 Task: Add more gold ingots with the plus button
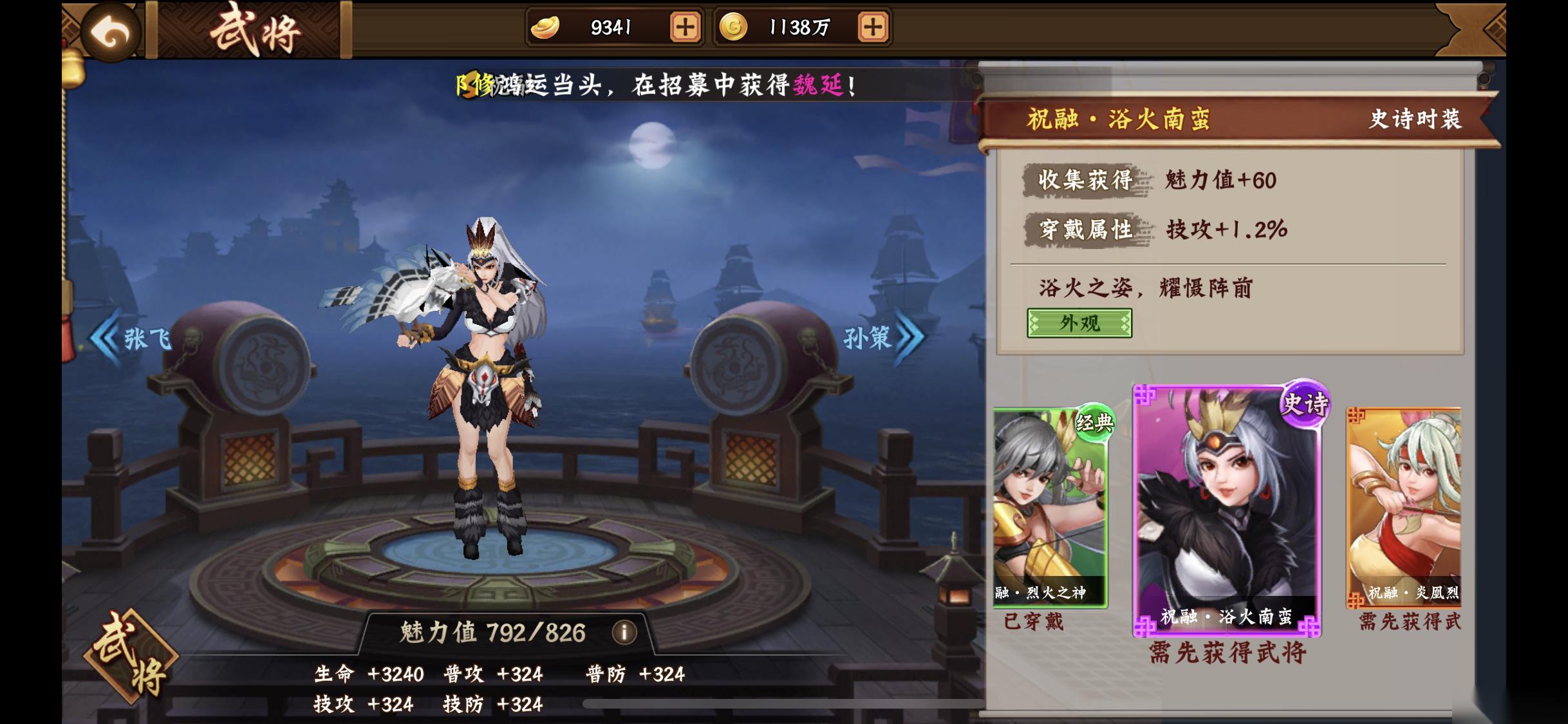tap(685, 27)
